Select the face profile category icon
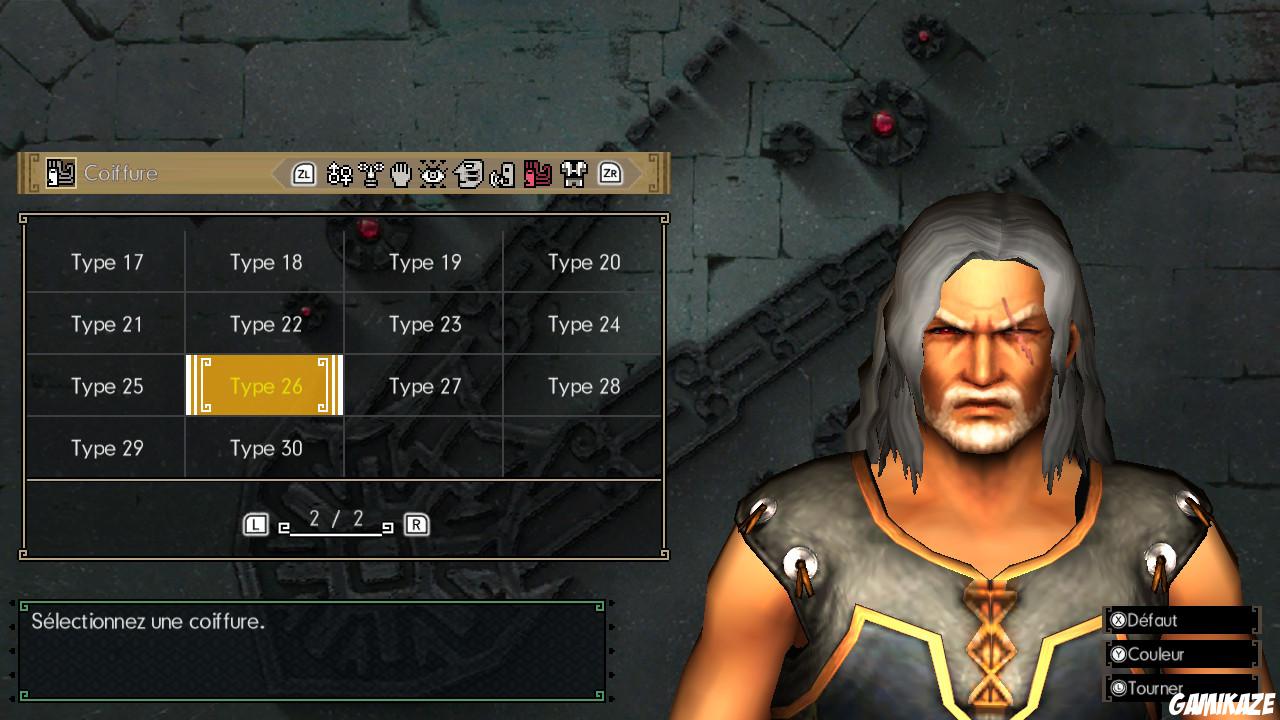The height and width of the screenshot is (720, 1280). pos(468,173)
